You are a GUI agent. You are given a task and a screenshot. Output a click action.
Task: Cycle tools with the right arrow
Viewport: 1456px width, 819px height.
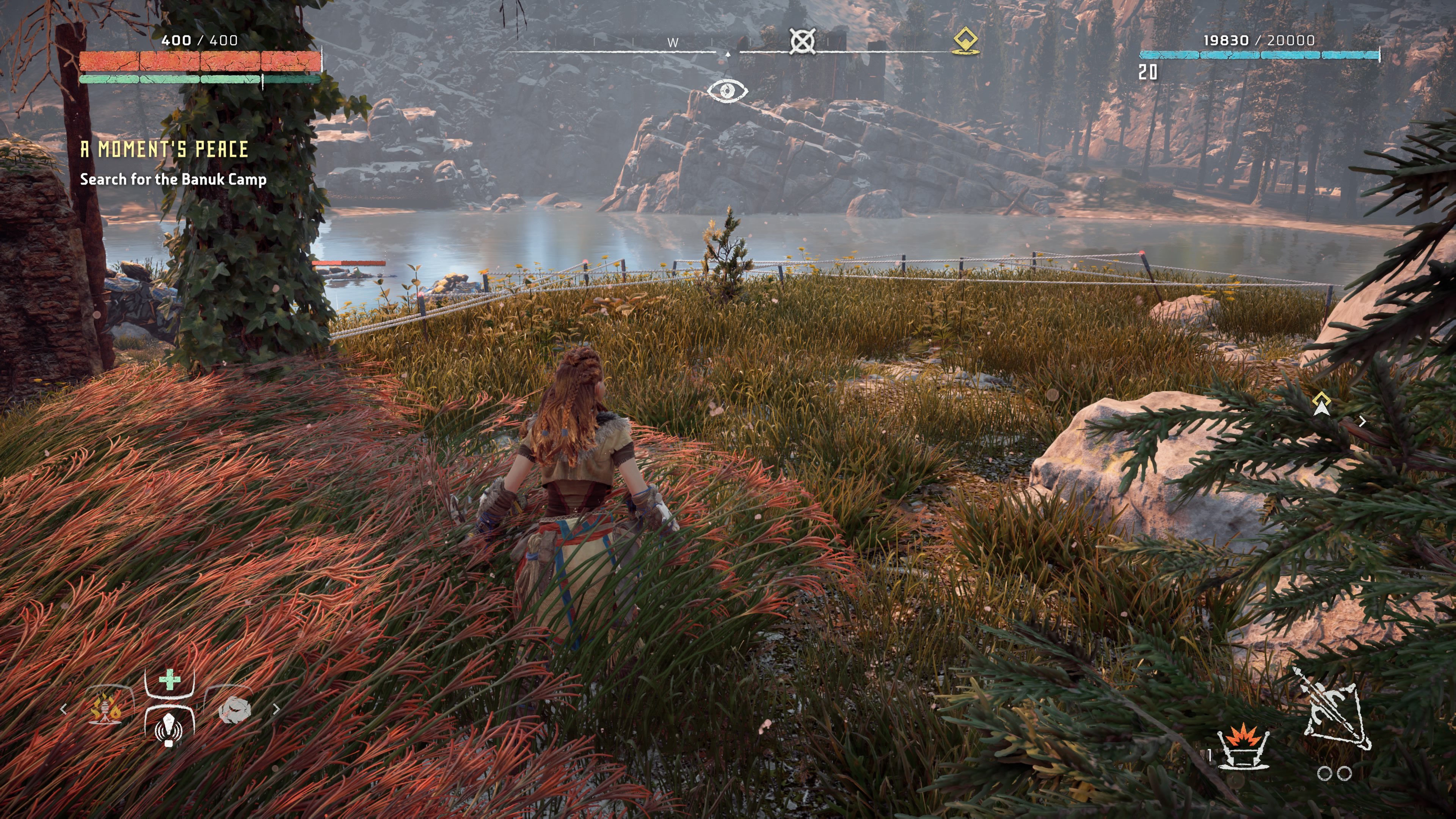(x=276, y=709)
